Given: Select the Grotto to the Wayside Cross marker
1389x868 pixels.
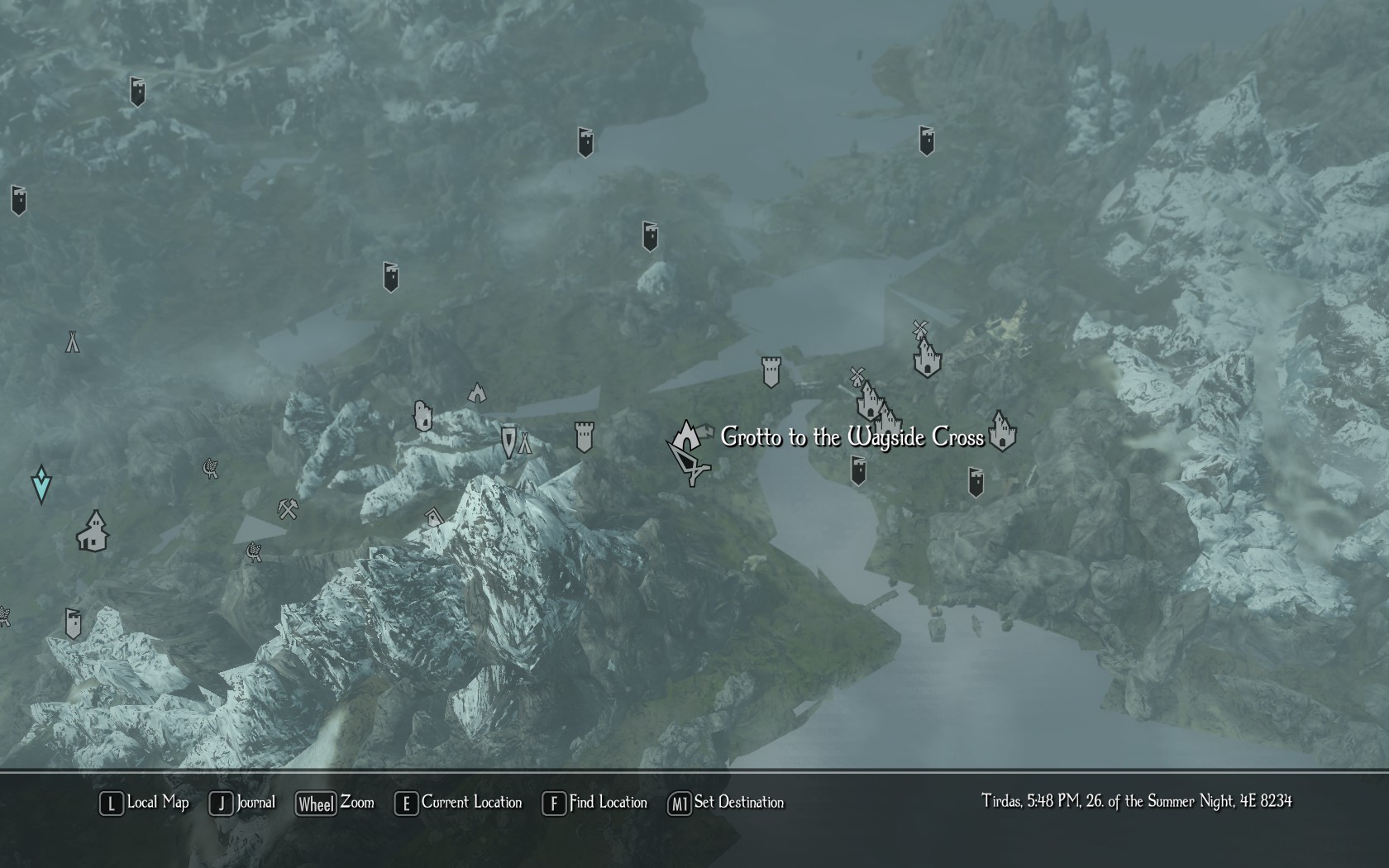Looking at the screenshot, I should (x=685, y=434).
